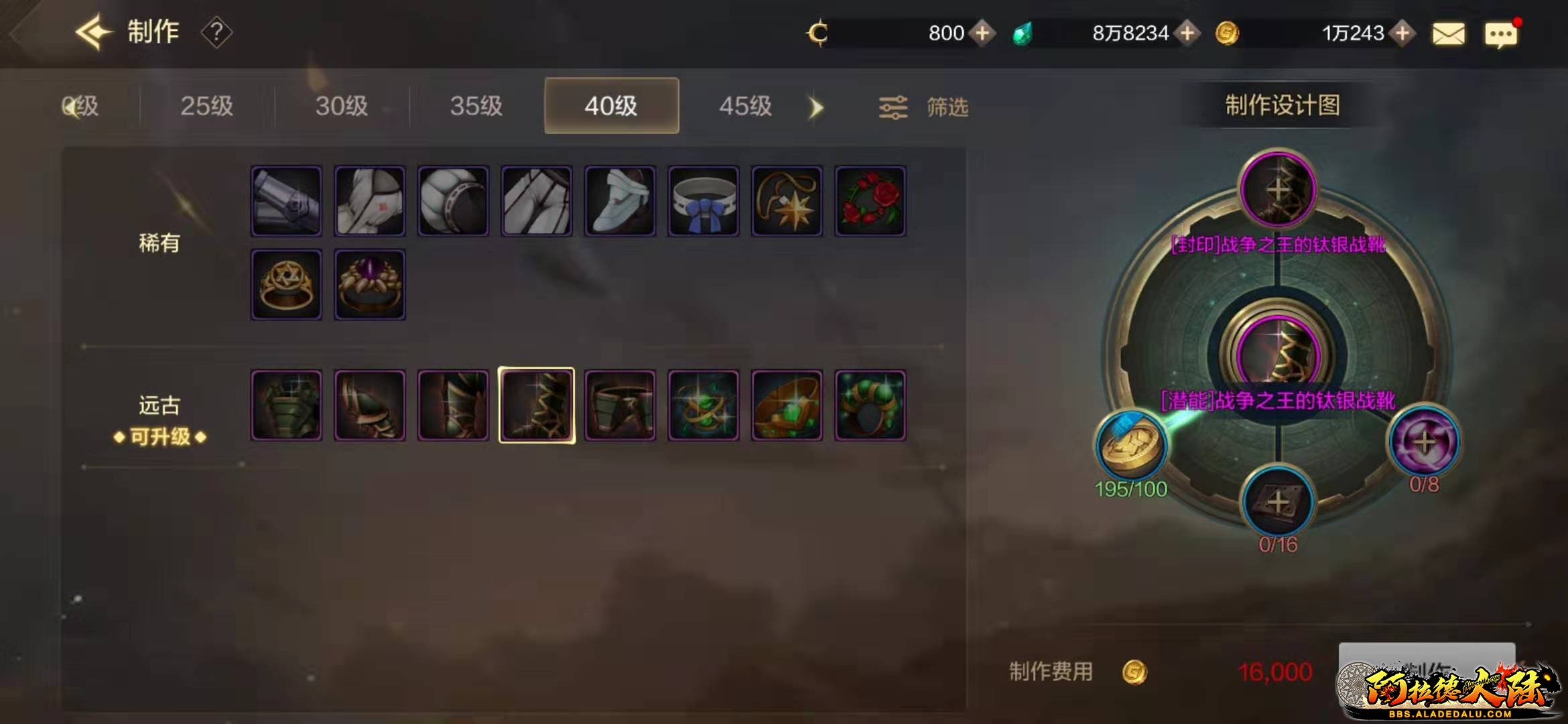Open the 筛选 filter options
Viewport: 1568px width, 724px height.
[924, 107]
